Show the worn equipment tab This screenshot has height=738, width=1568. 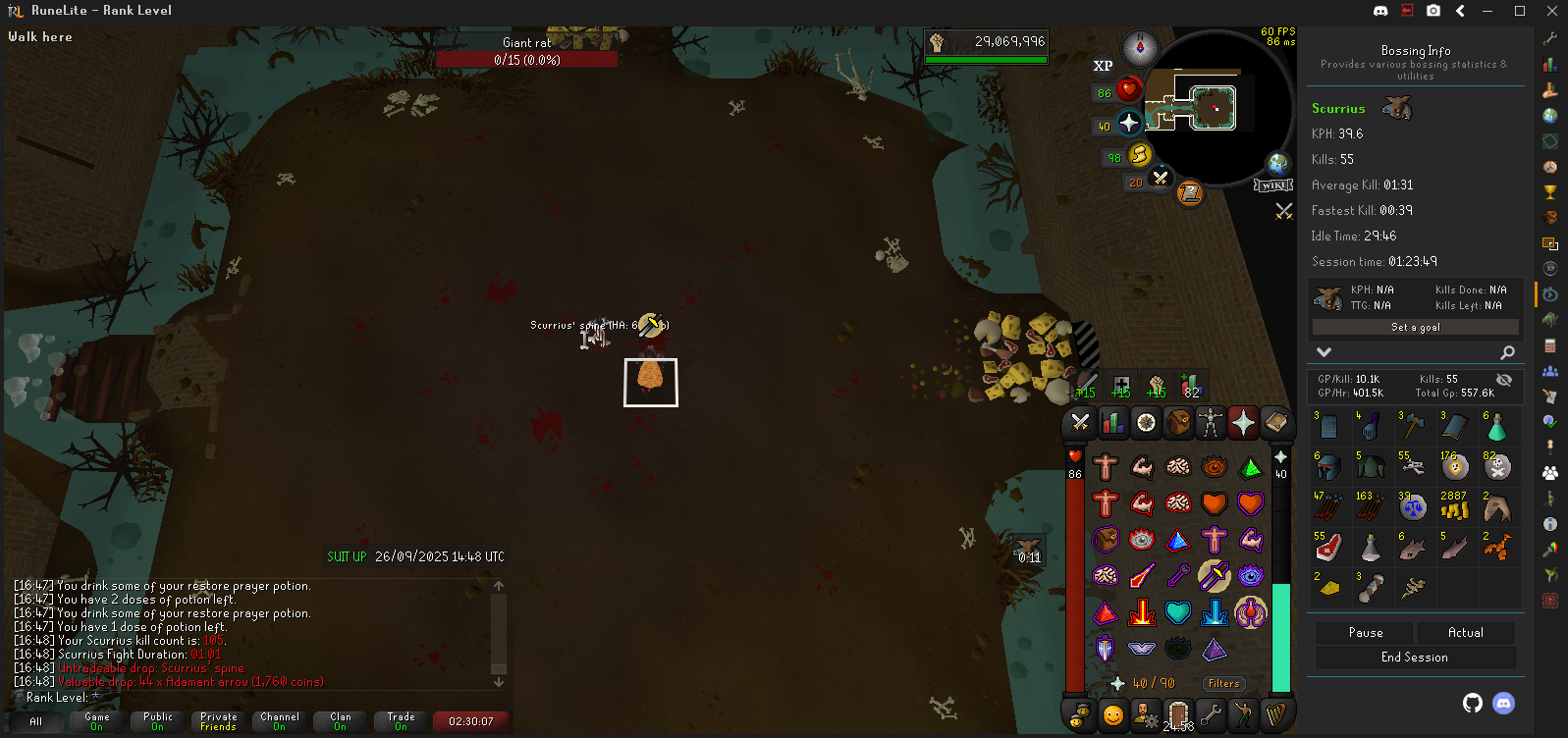click(x=1211, y=423)
